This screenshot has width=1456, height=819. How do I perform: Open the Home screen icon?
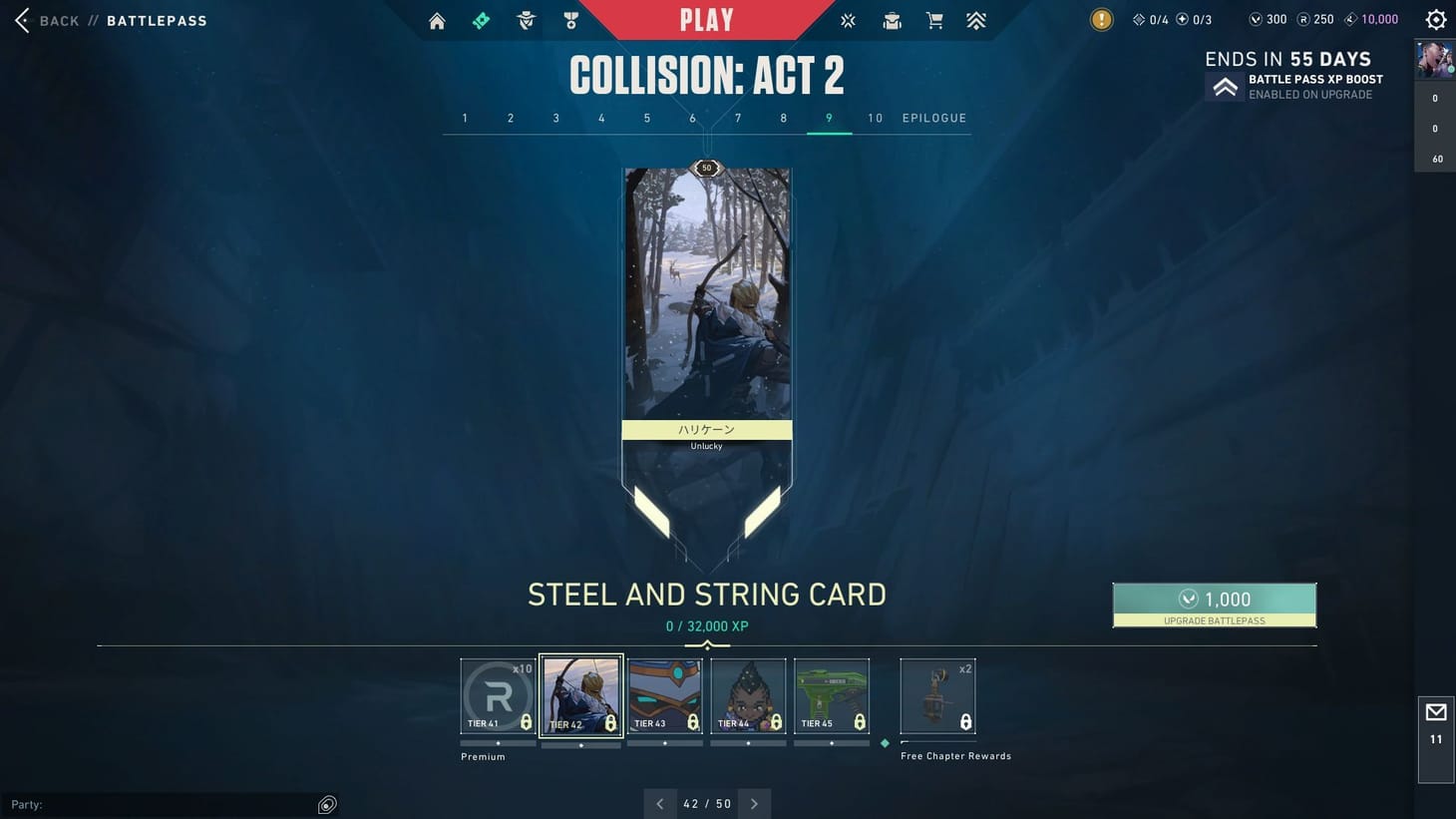click(x=436, y=20)
